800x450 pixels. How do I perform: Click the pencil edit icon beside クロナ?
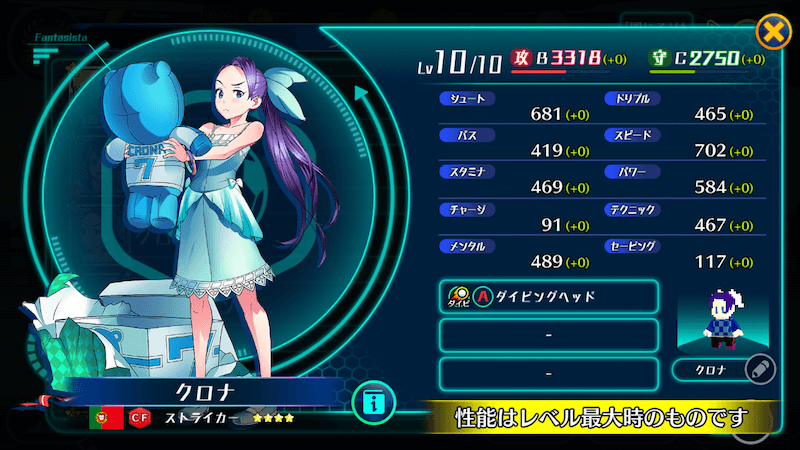(761, 370)
